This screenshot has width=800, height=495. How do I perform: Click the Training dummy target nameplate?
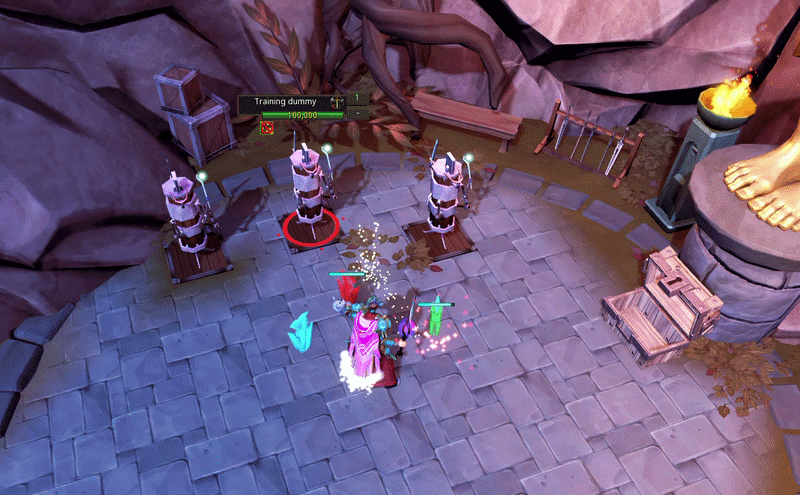click(287, 101)
